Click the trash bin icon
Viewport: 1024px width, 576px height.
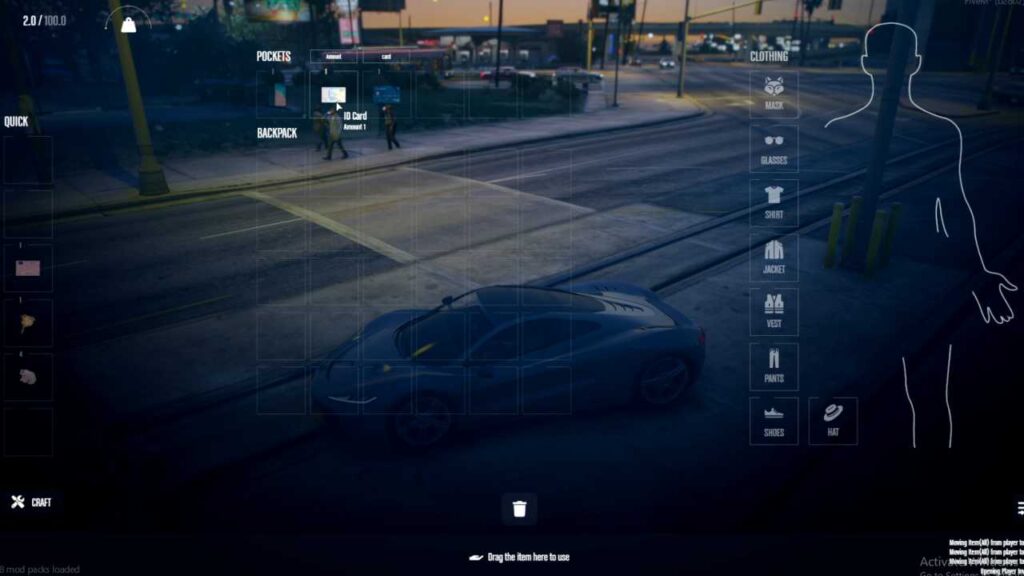(x=519, y=509)
